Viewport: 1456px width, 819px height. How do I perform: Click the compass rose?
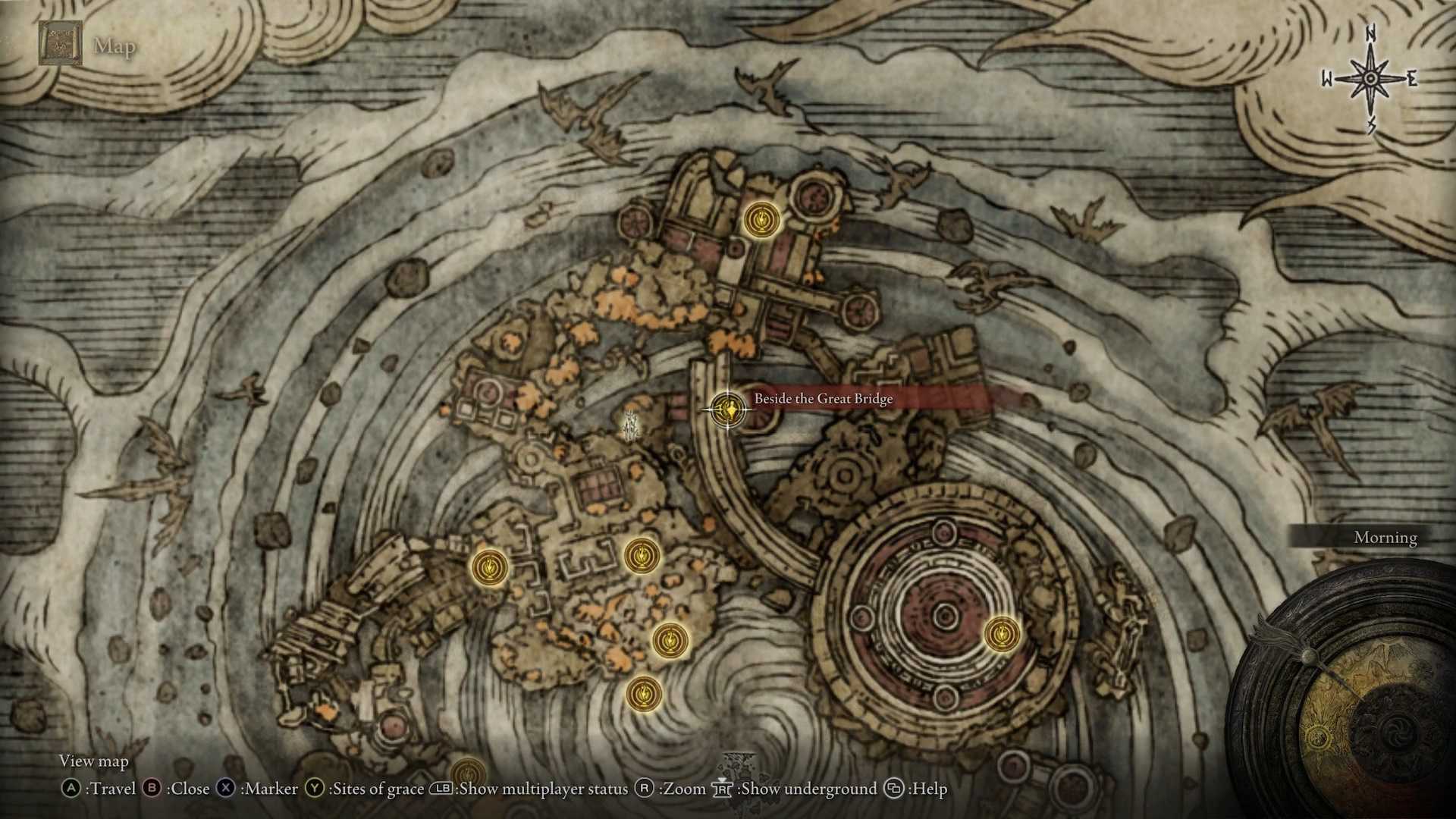pos(1370,79)
